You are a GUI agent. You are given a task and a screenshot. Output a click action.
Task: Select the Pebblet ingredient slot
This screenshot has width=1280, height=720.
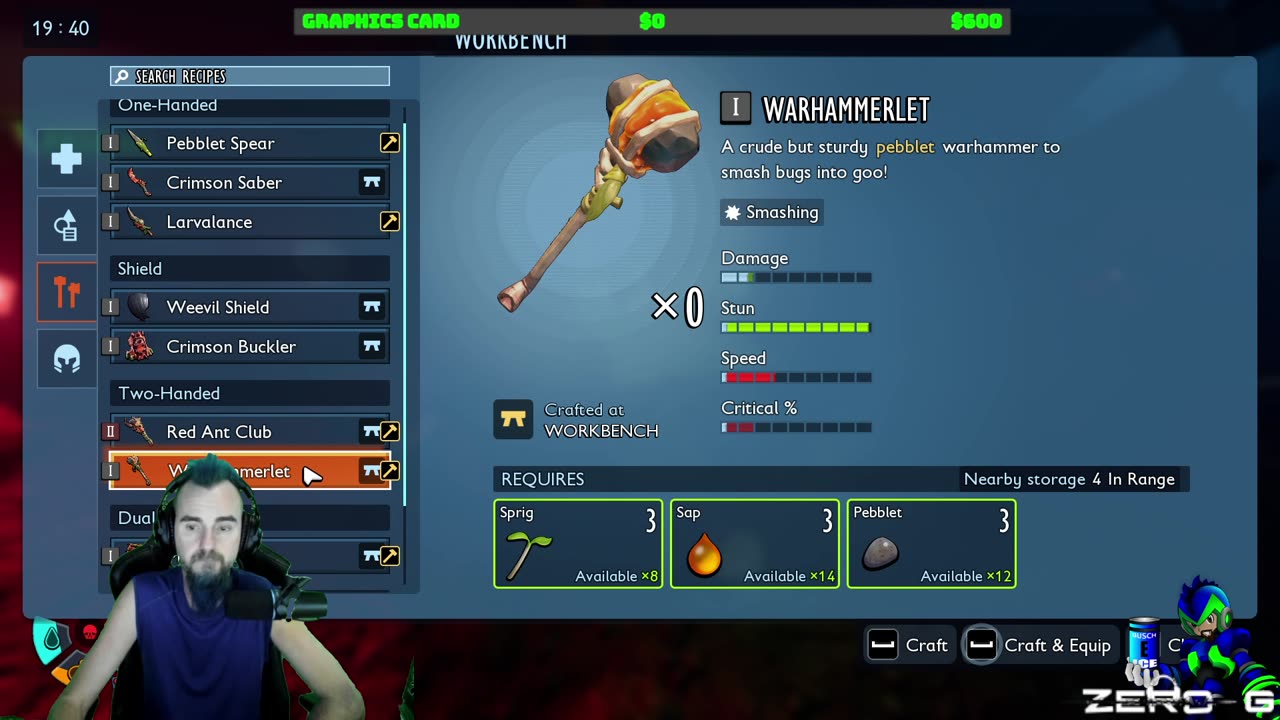coord(931,543)
